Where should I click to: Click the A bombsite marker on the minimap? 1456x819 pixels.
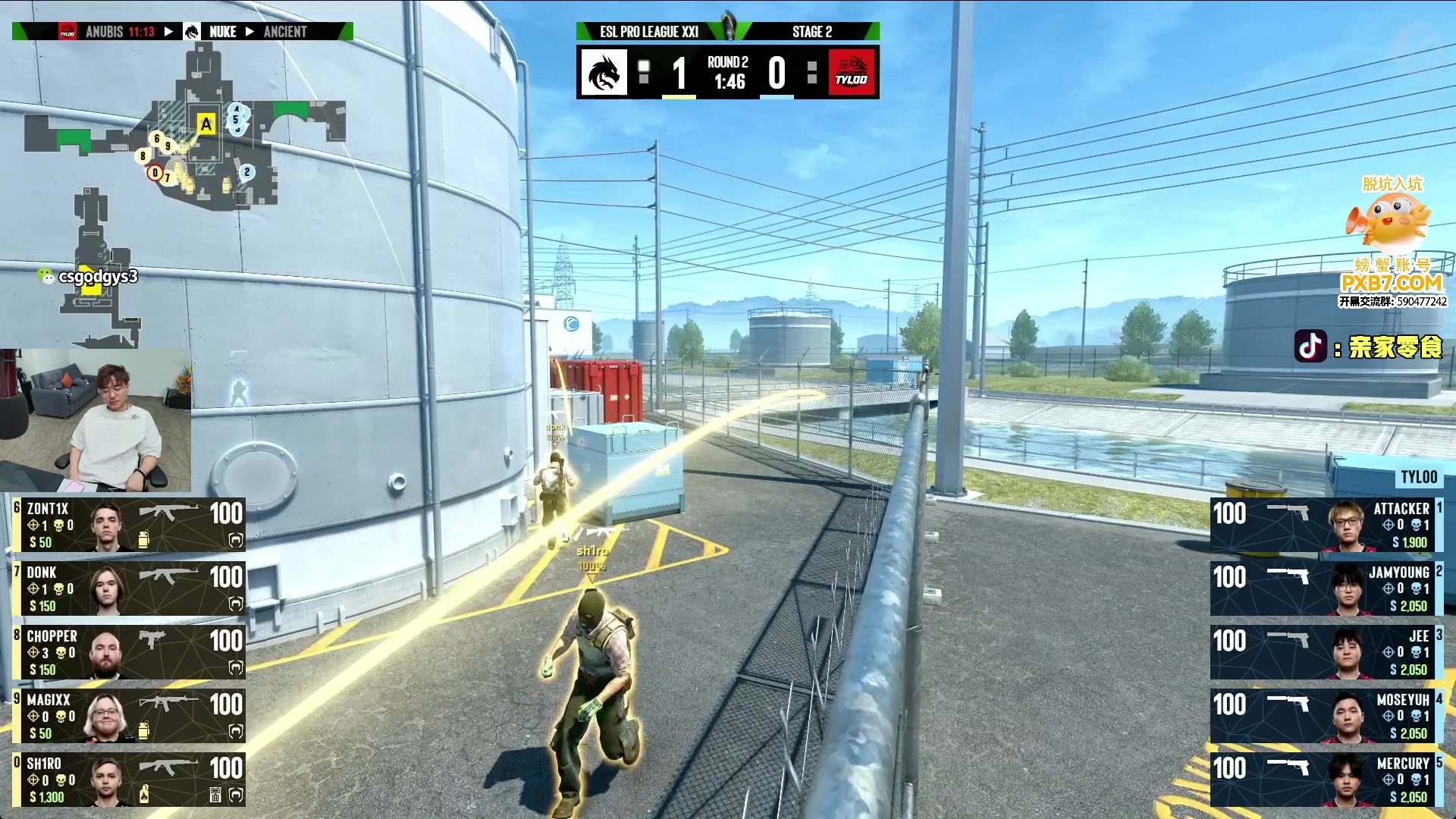(206, 124)
